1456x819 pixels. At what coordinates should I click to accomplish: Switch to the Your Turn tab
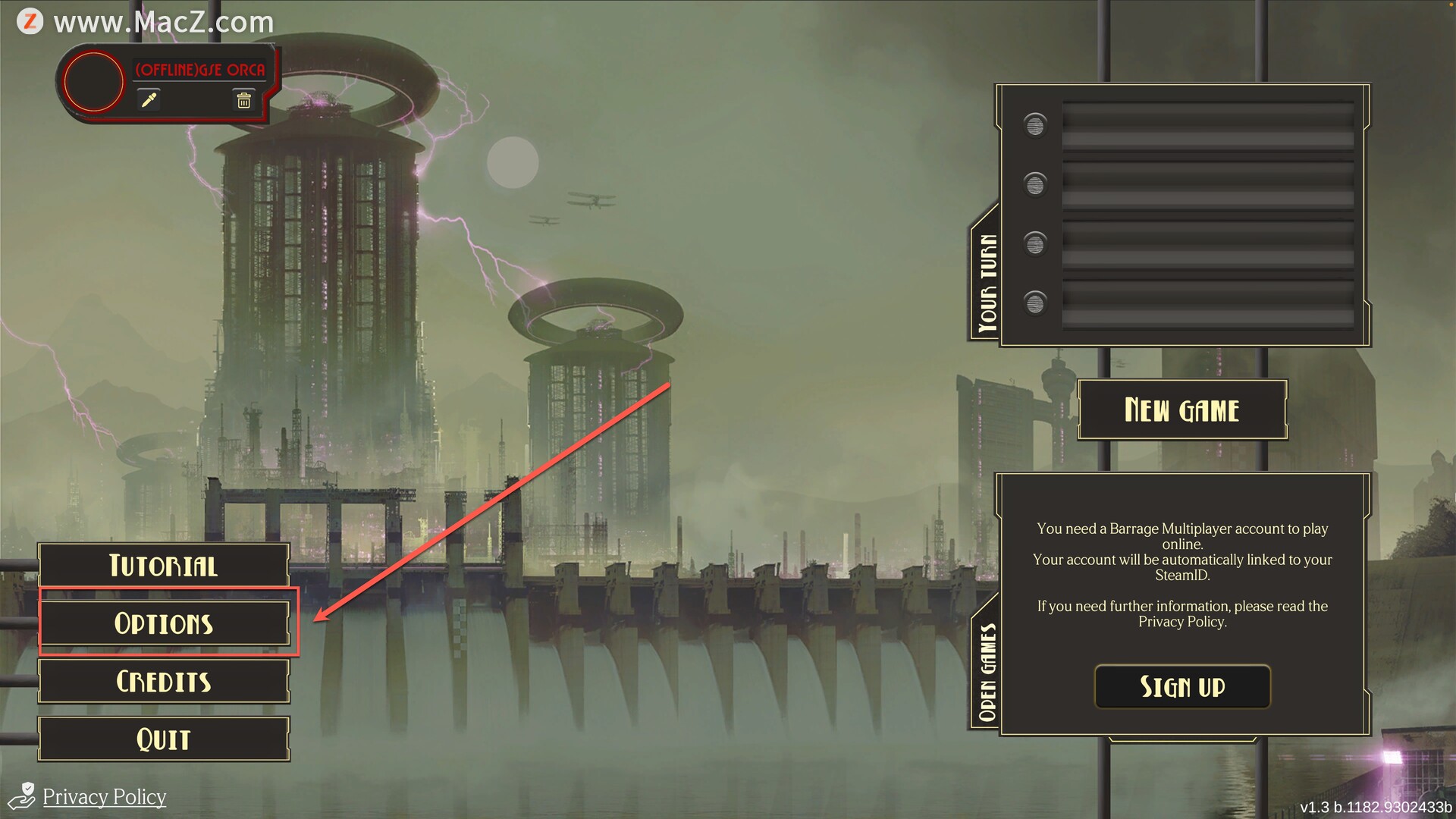(x=987, y=282)
